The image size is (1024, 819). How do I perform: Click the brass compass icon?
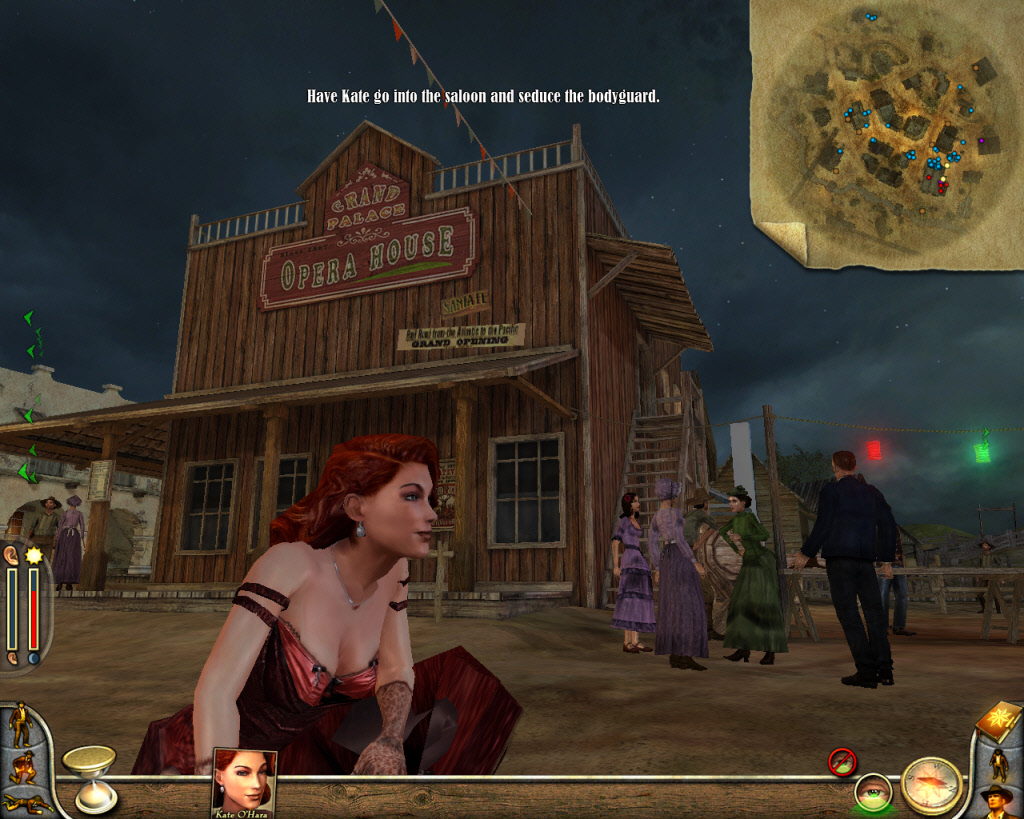931,784
